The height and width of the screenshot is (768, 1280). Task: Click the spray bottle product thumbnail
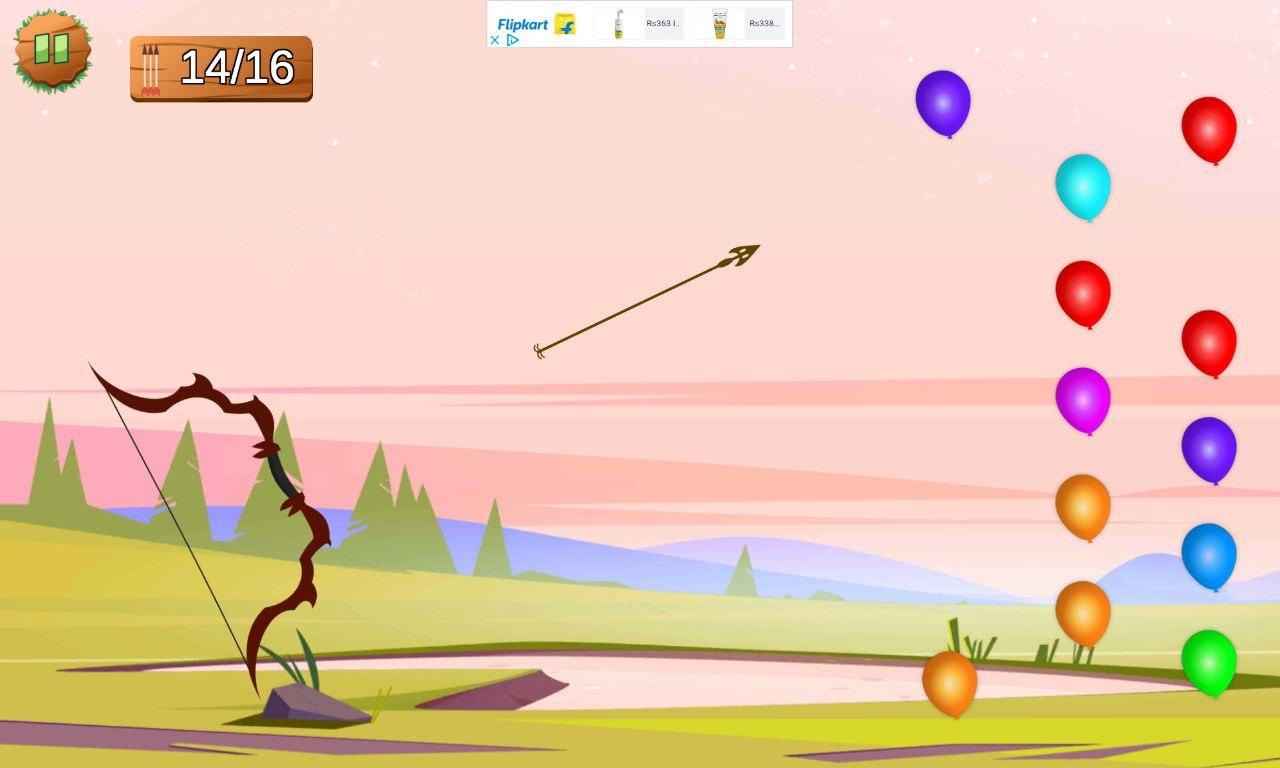(617, 24)
